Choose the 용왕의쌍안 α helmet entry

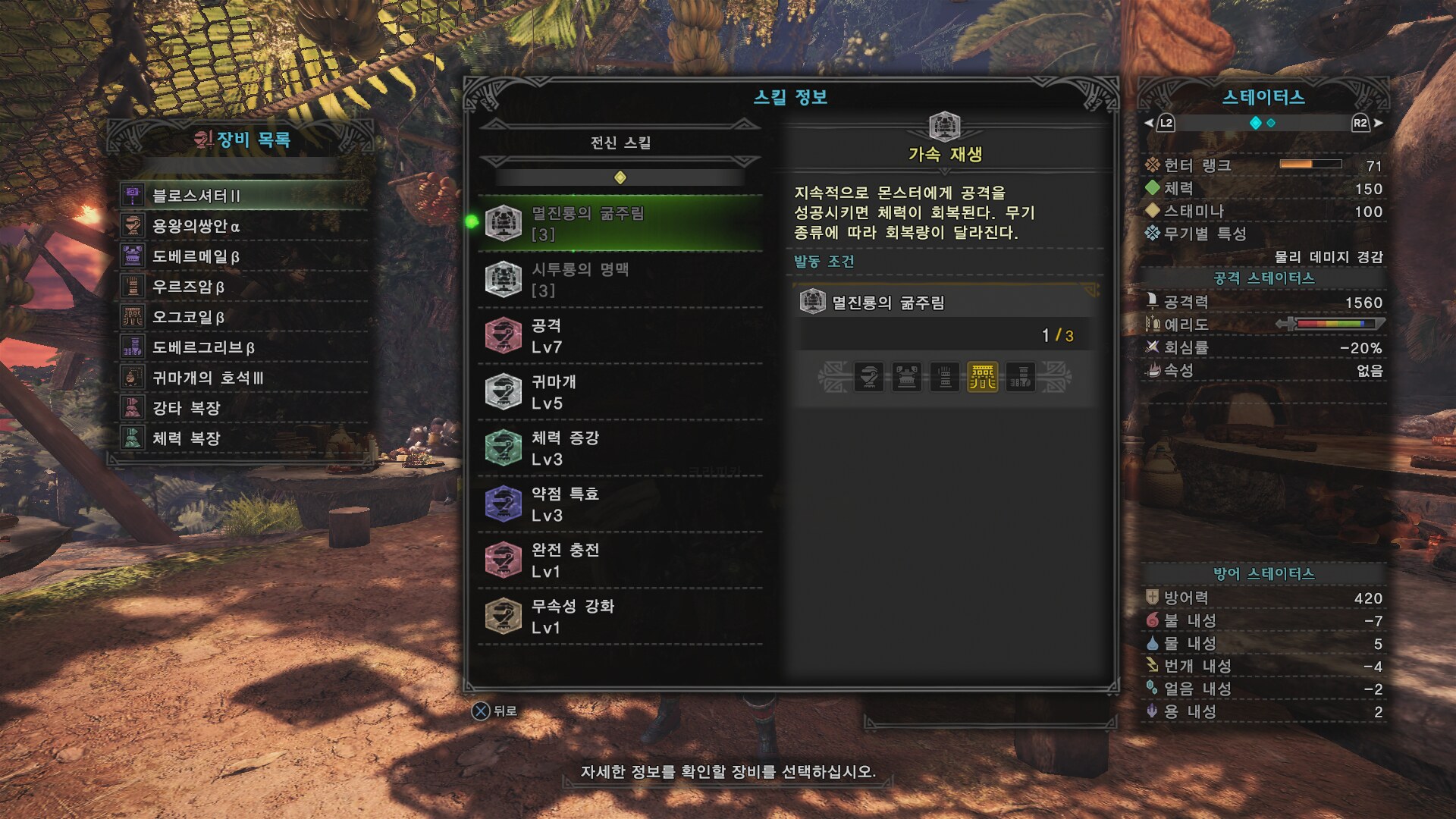tap(243, 226)
